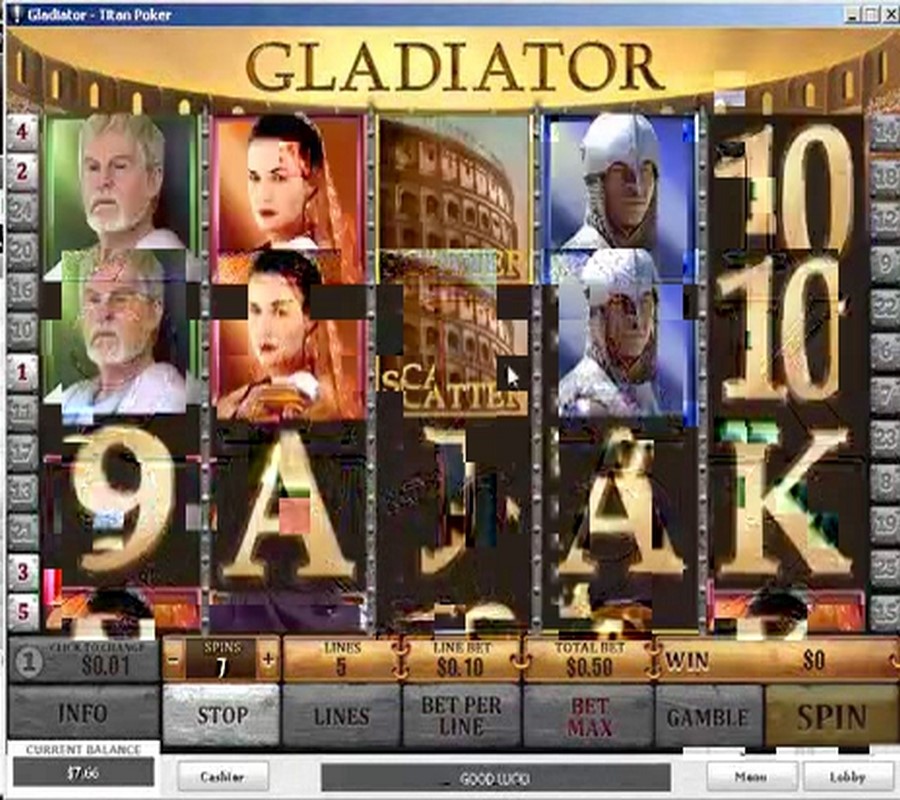The height and width of the screenshot is (800, 900).
Task: Change the bet per line
Action: pyautogui.click(x=461, y=715)
